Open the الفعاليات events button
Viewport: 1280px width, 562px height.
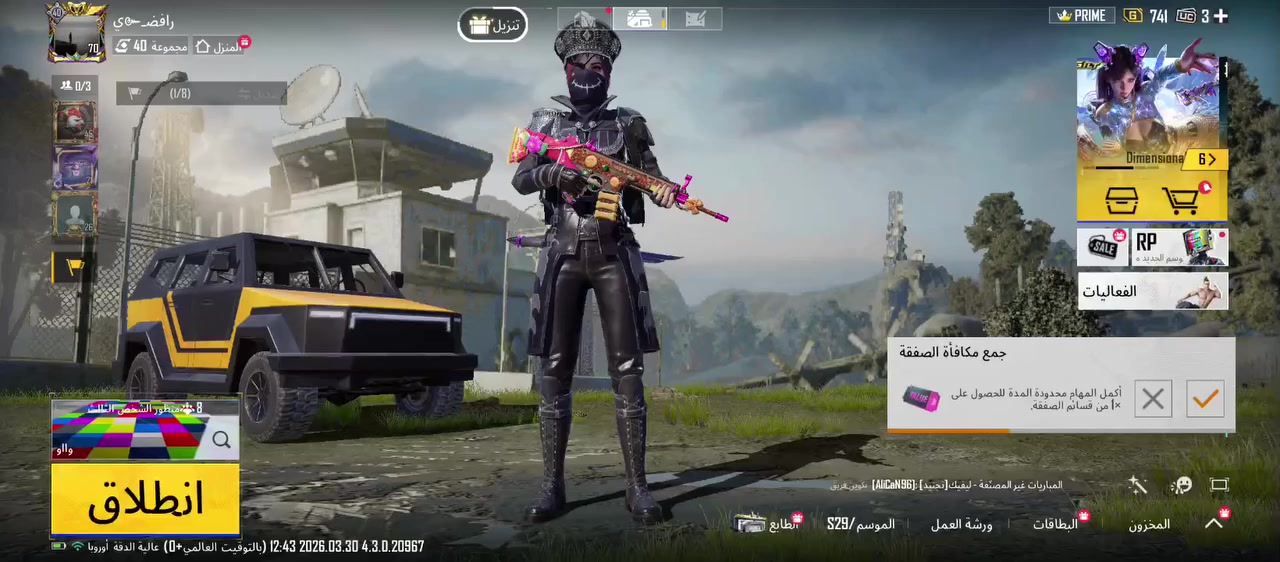[x=1152, y=291]
